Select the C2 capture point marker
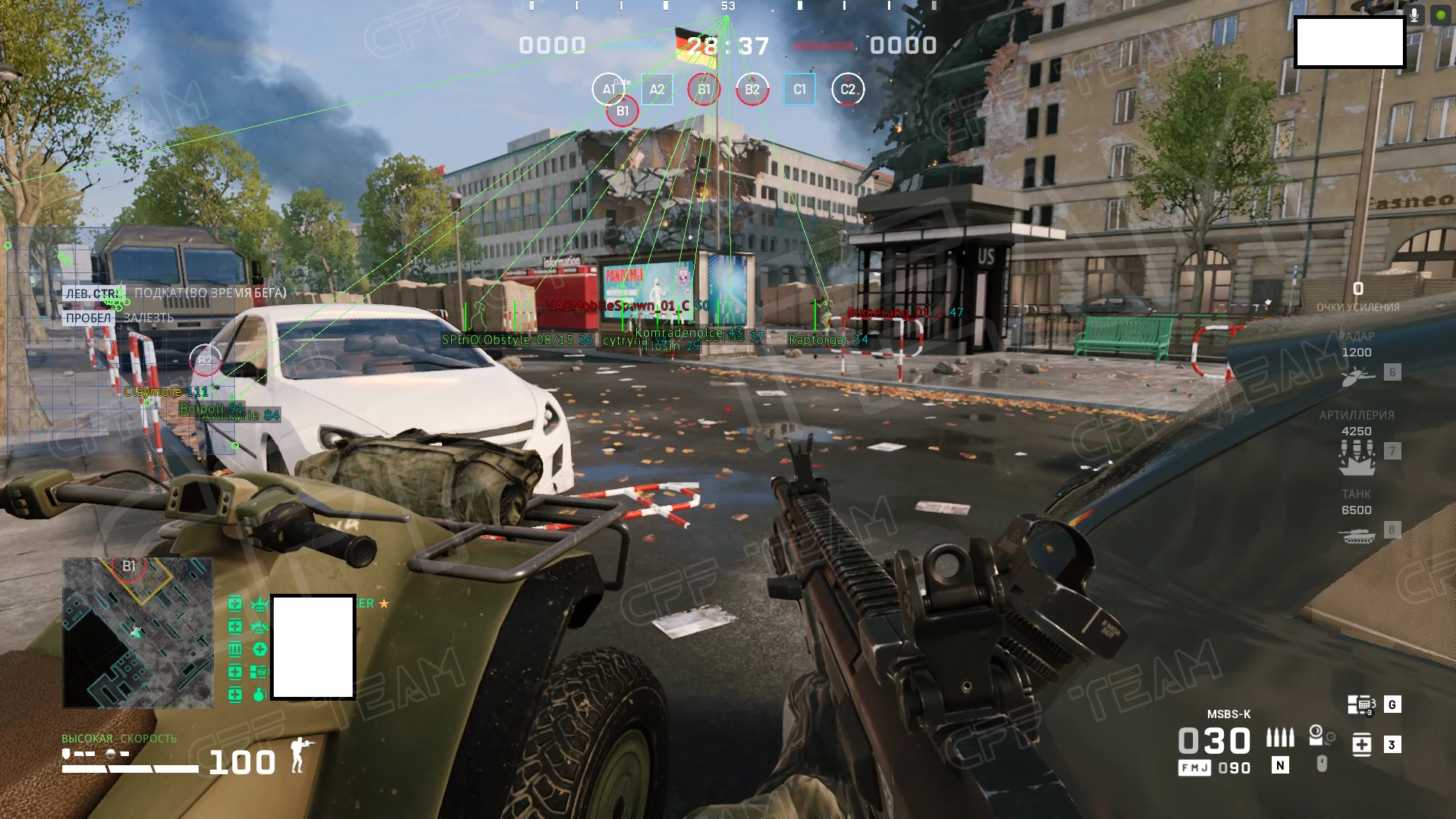Screen dimensions: 1456x819 coord(848,89)
